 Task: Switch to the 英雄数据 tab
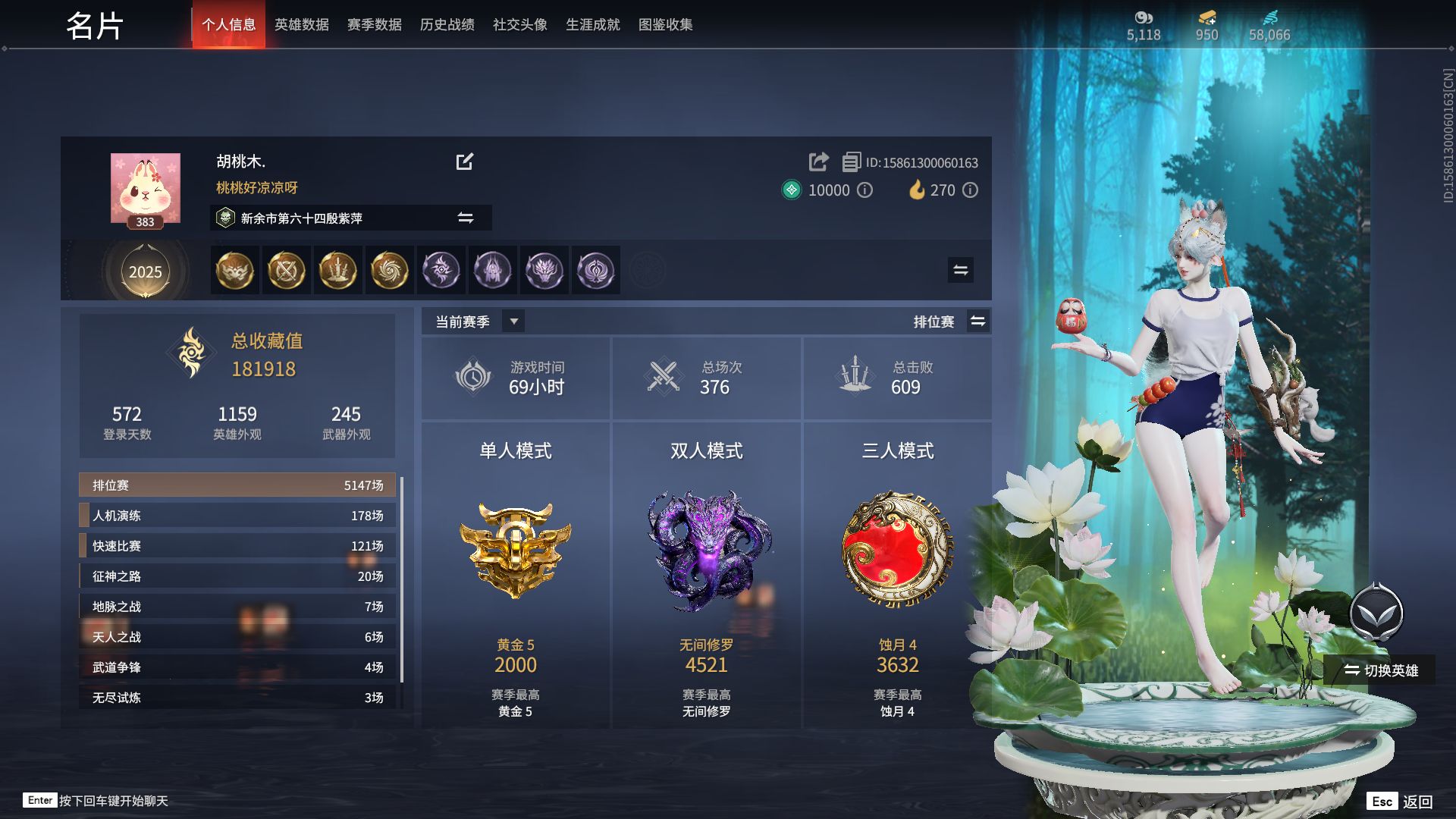[x=303, y=24]
